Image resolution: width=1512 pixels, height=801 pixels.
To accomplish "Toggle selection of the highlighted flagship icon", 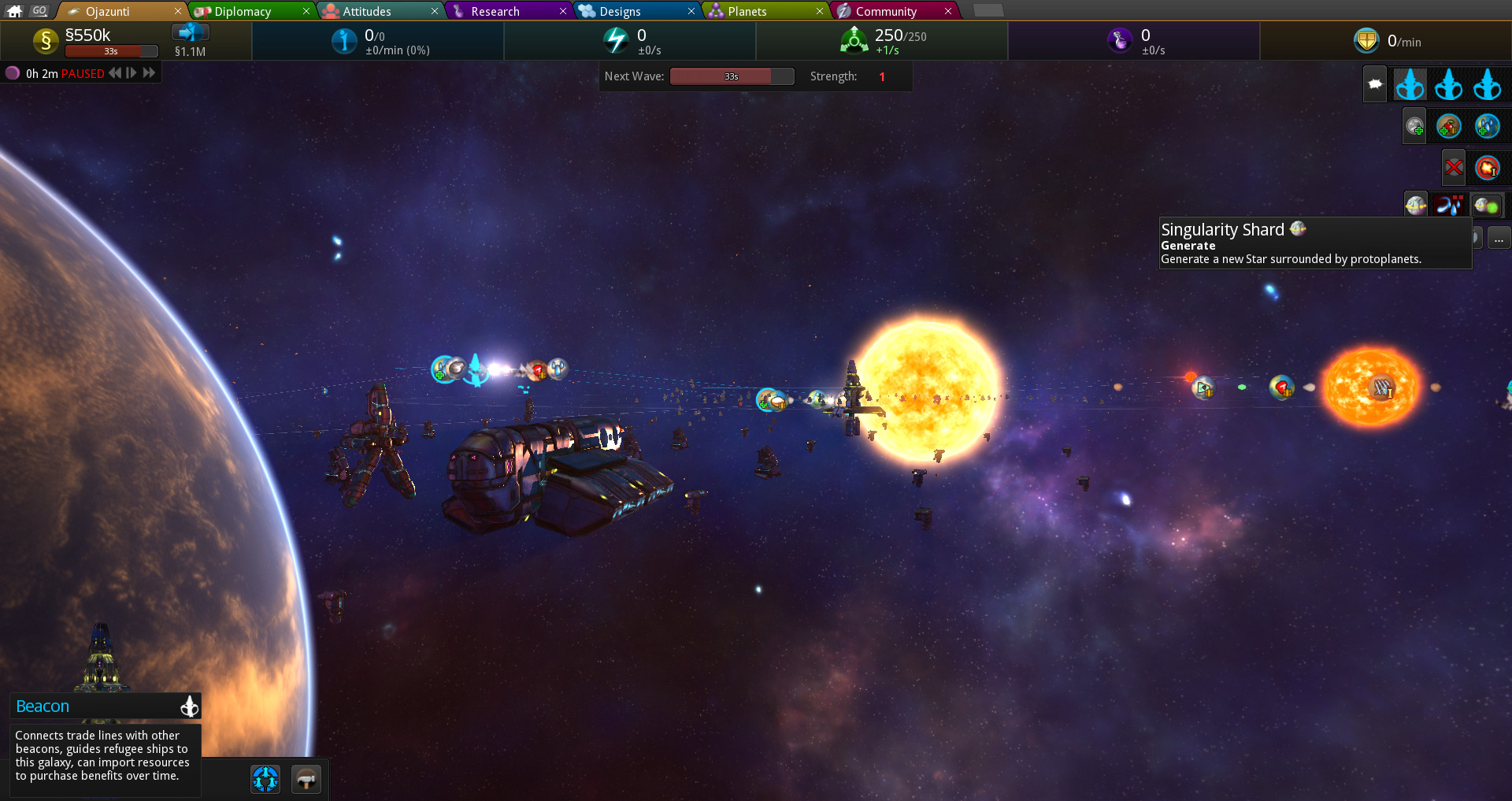I will click(x=1409, y=84).
